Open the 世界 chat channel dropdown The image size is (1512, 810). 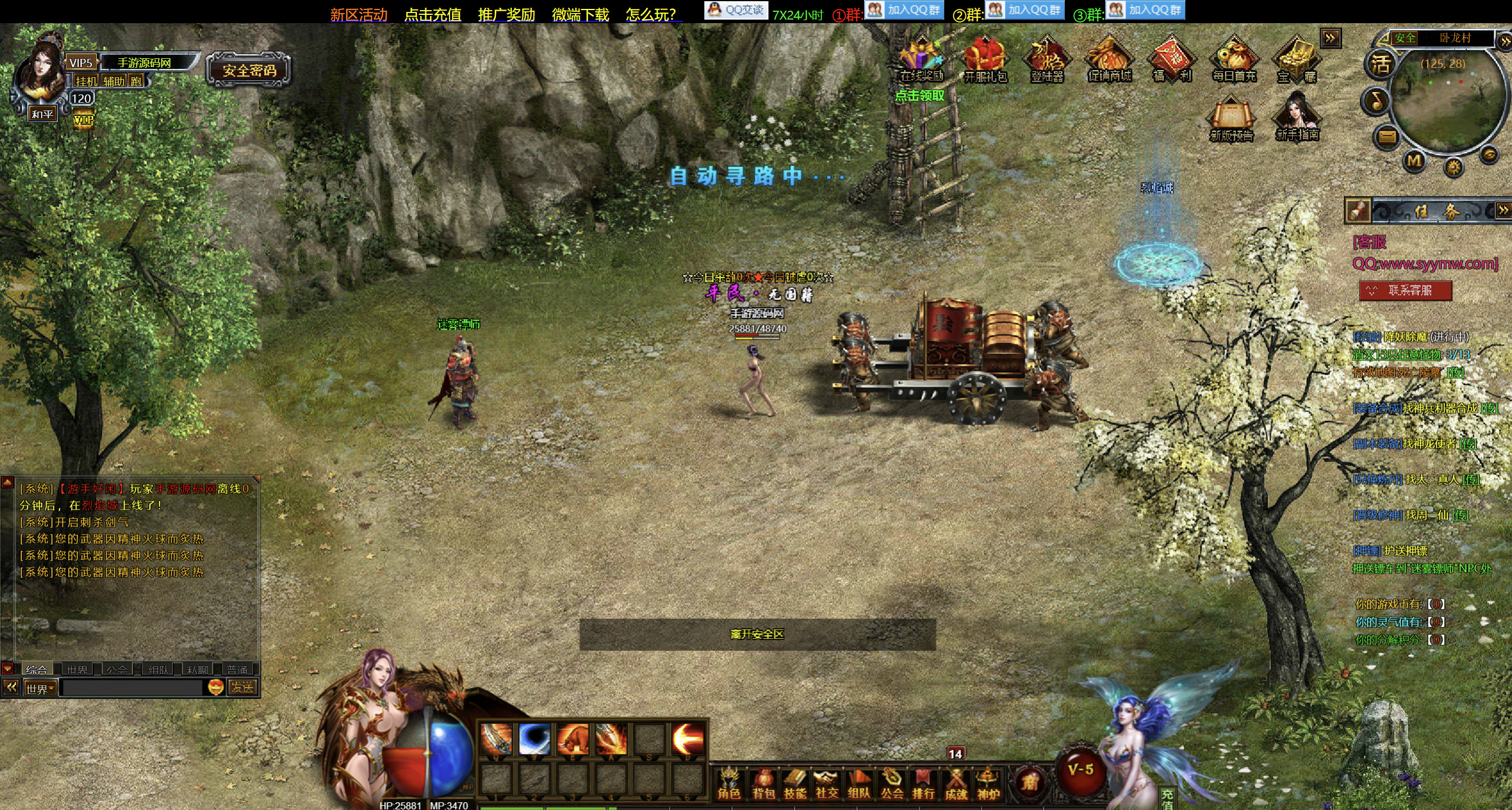click(x=40, y=688)
